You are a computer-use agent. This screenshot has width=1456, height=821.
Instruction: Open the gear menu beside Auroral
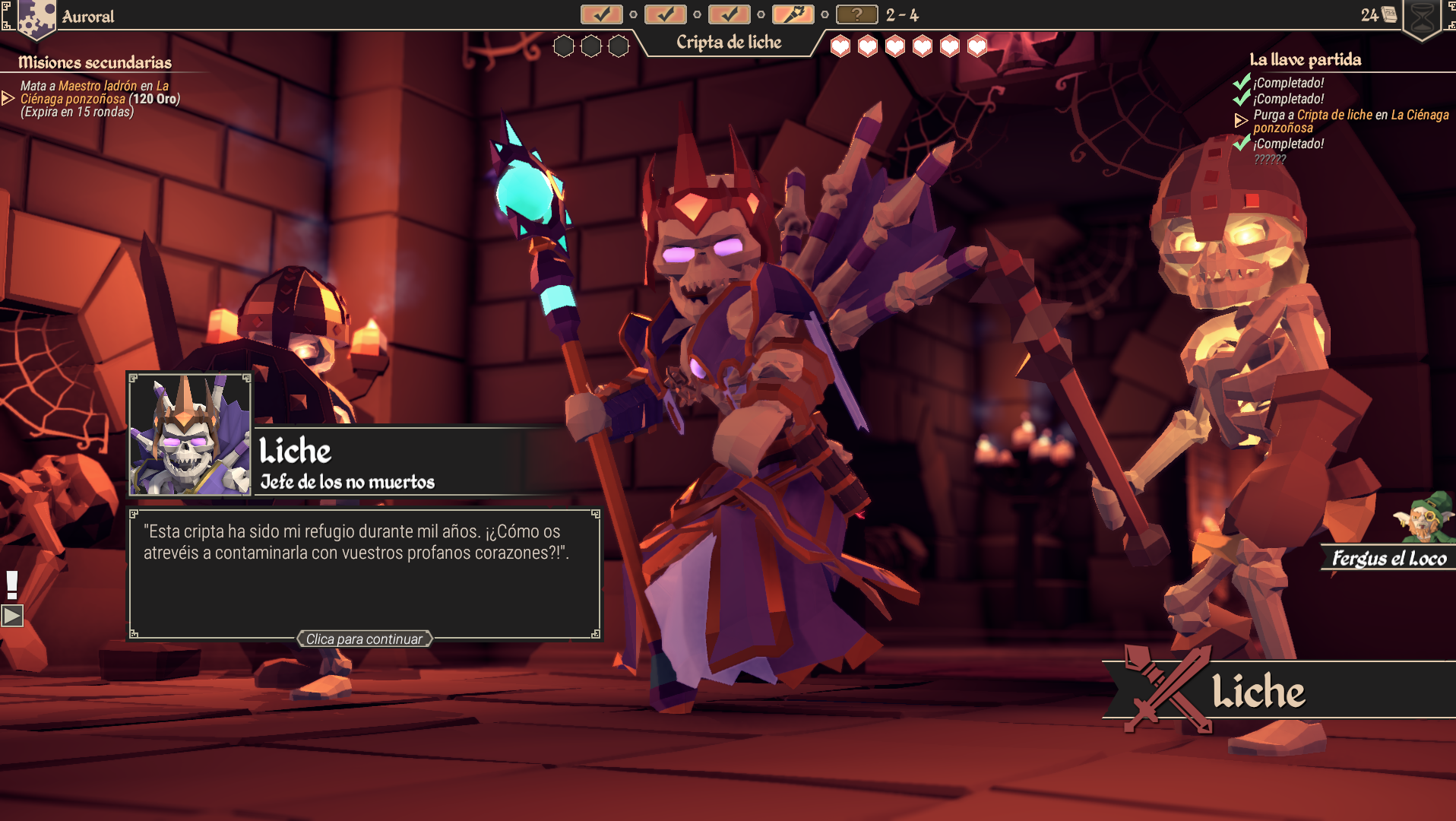[x=36, y=17]
